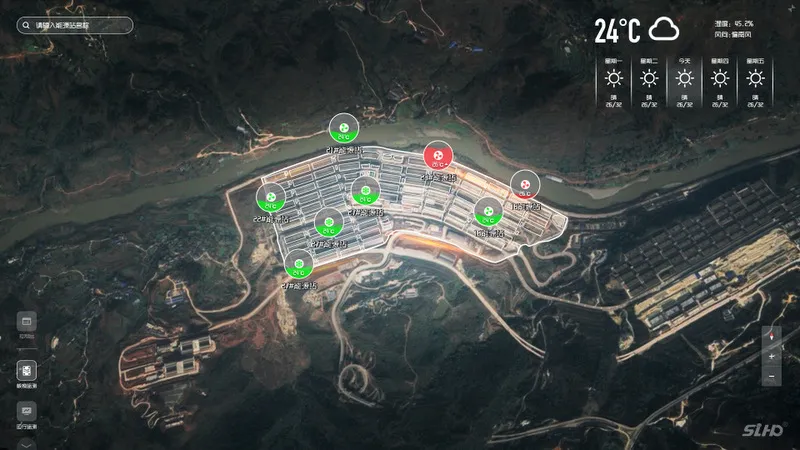Image resolution: width=800 pixels, height=450 pixels.
Task: Open the window-shaped icon in left sidebar
Action: [27, 322]
